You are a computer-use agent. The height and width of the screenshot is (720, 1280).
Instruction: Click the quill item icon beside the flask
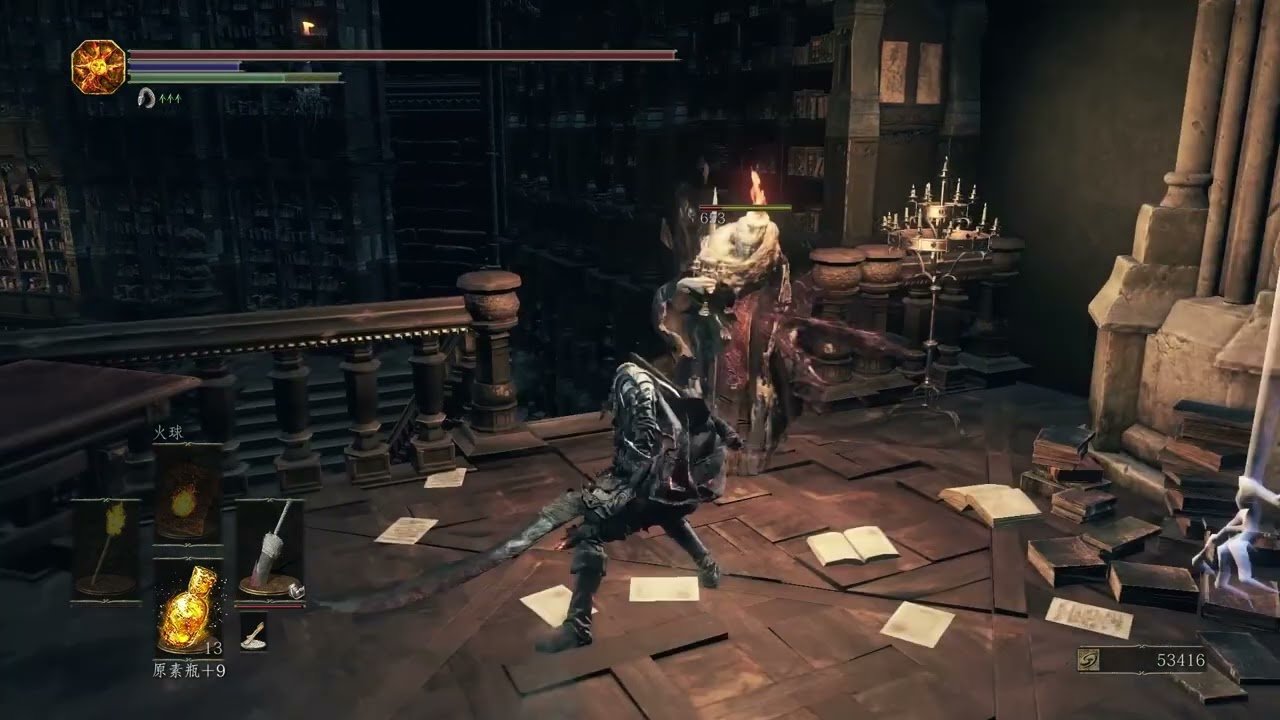tap(255, 633)
